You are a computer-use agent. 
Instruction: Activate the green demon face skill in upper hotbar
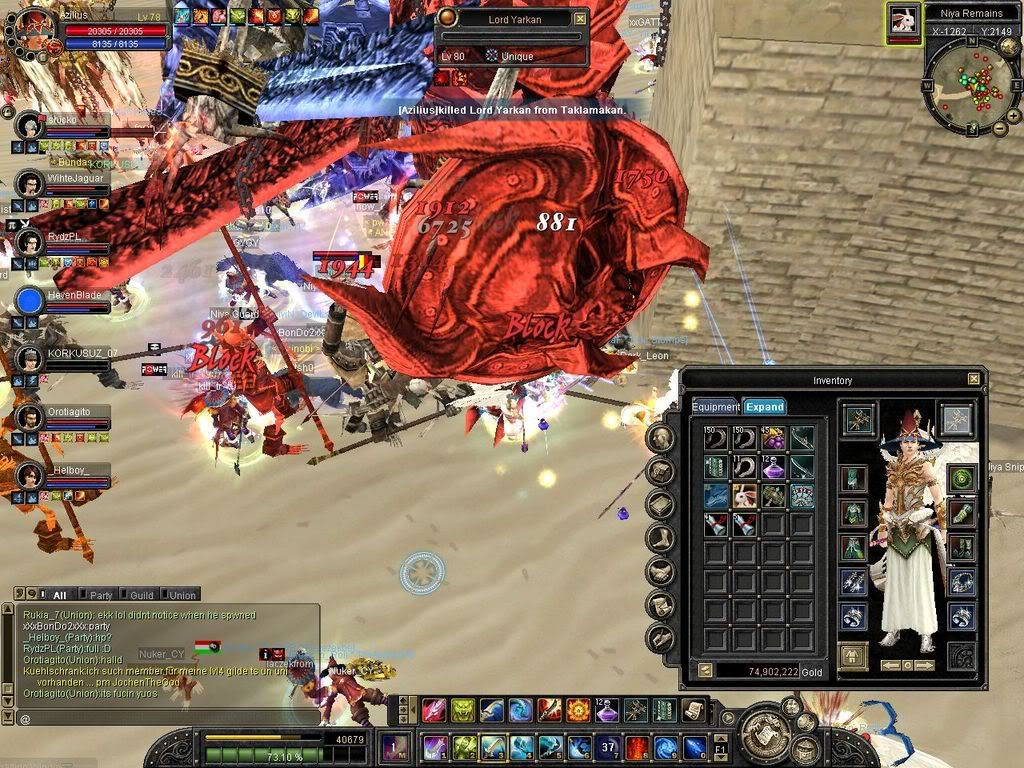(x=463, y=711)
